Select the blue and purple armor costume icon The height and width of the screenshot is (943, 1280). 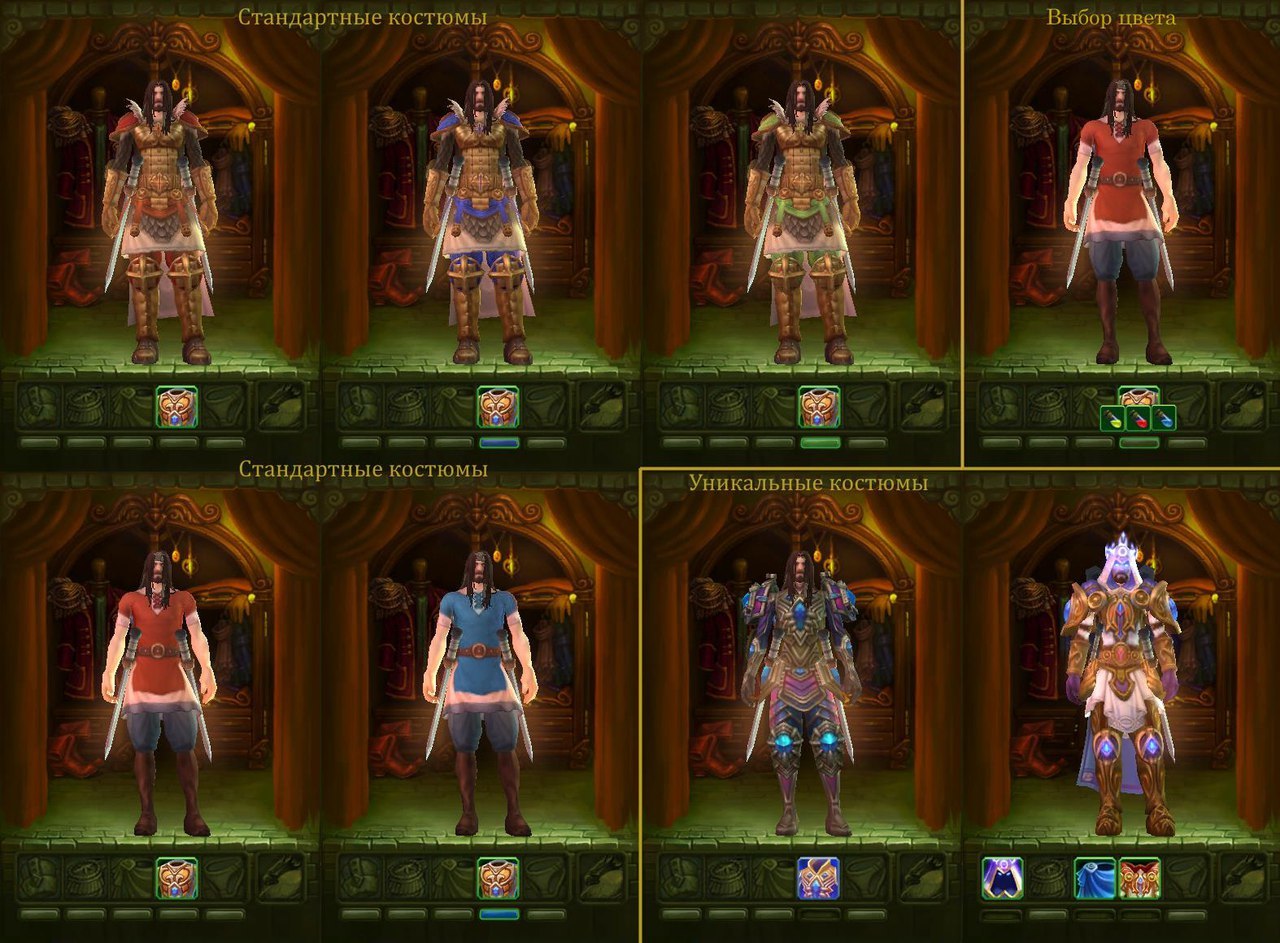click(x=818, y=878)
